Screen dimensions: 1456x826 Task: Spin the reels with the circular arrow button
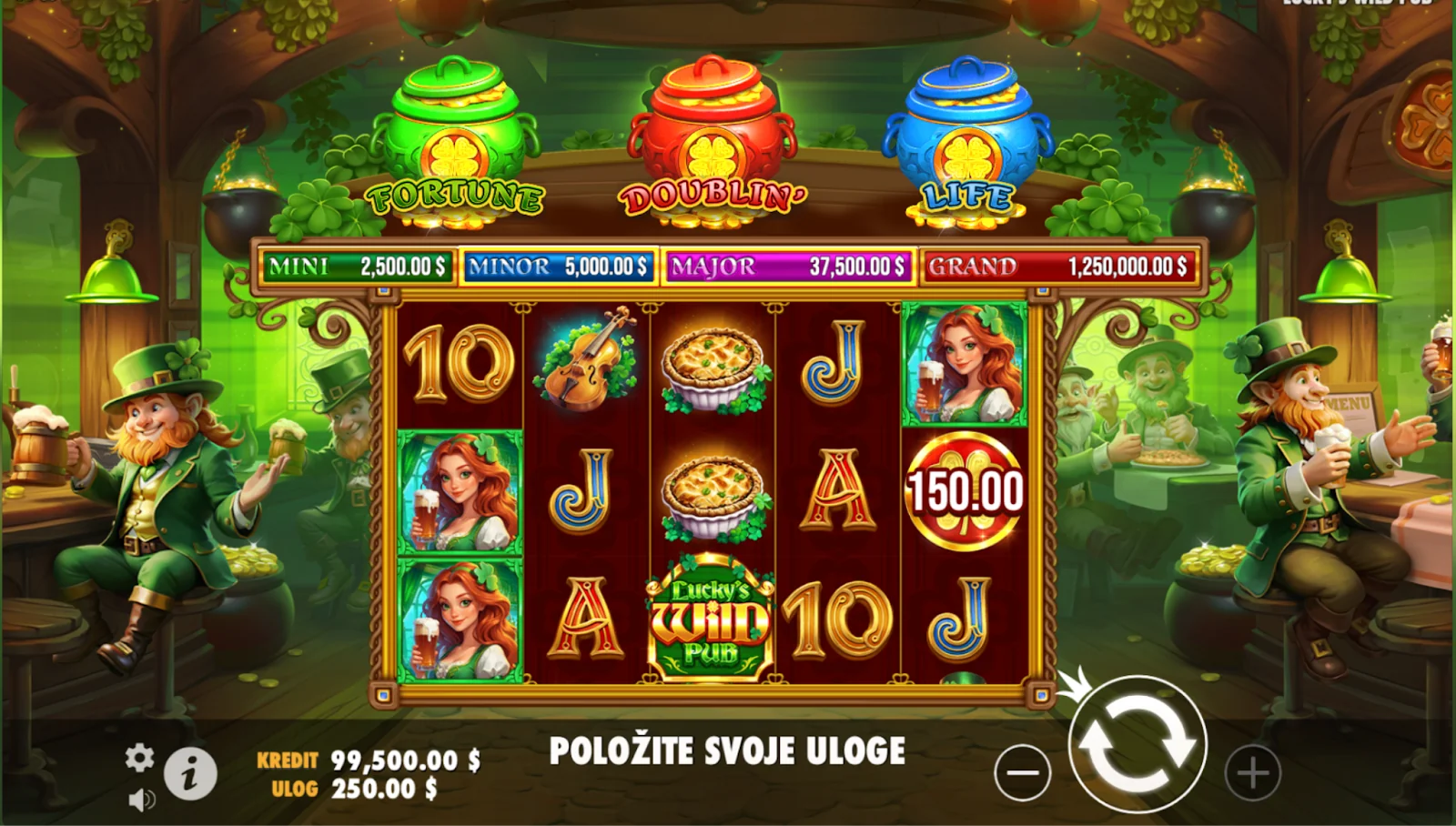[1137, 745]
